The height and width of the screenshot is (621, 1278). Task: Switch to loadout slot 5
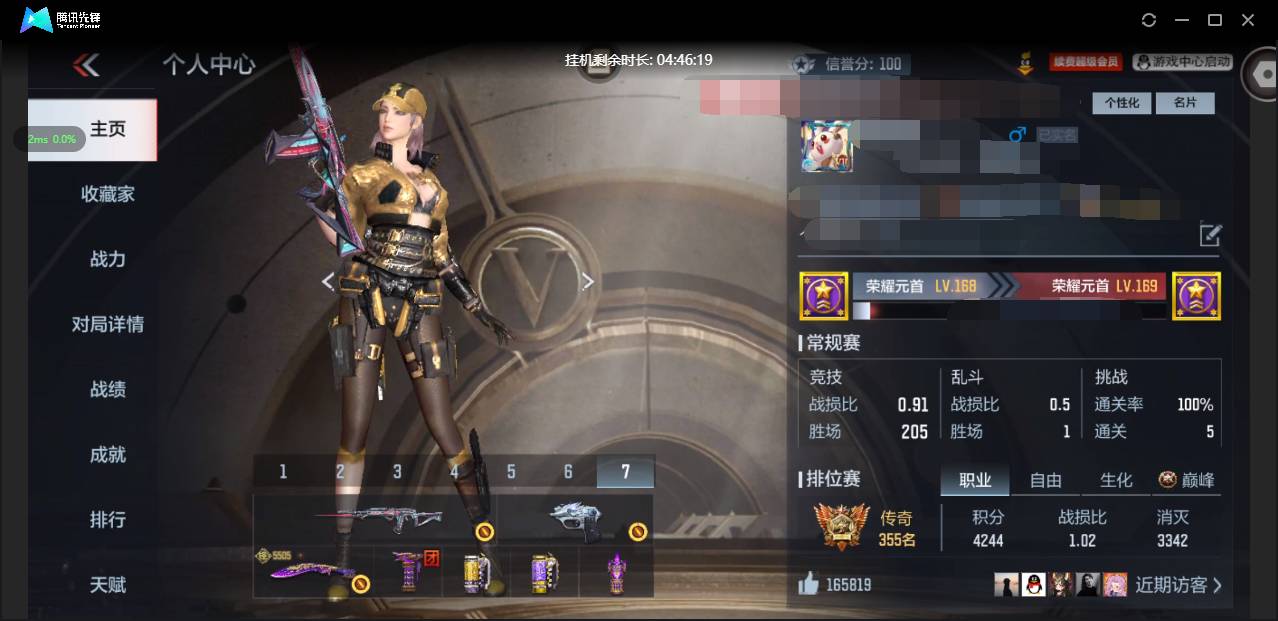511,471
